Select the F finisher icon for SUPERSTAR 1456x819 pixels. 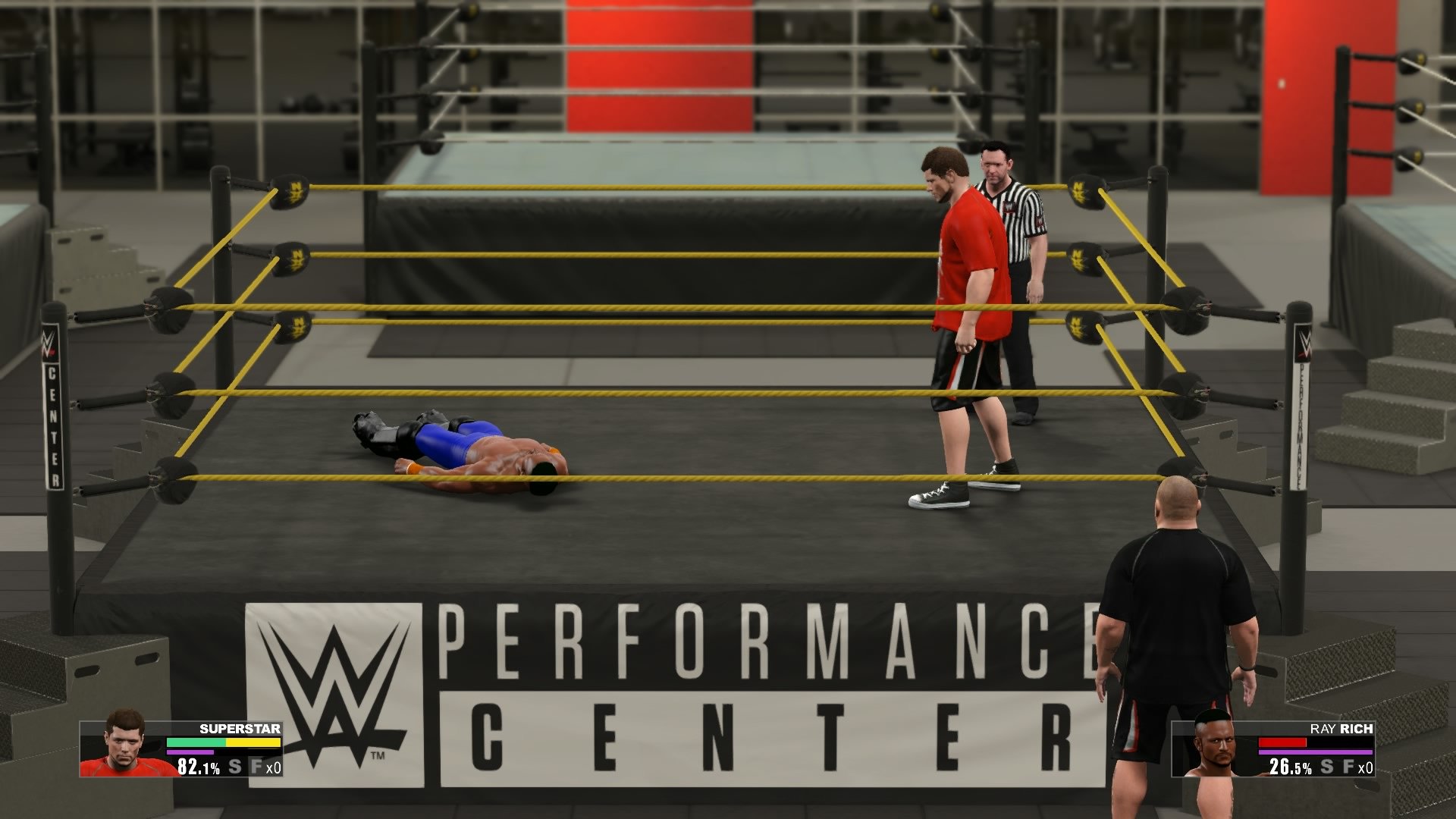256,766
